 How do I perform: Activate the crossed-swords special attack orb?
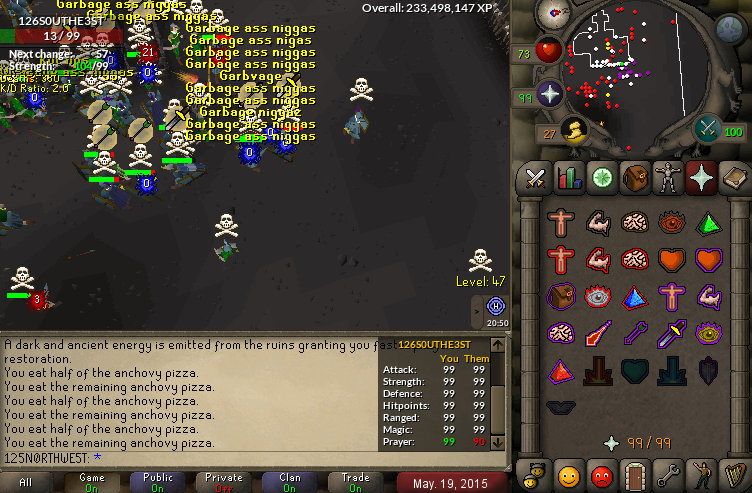(x=708, y=128)
